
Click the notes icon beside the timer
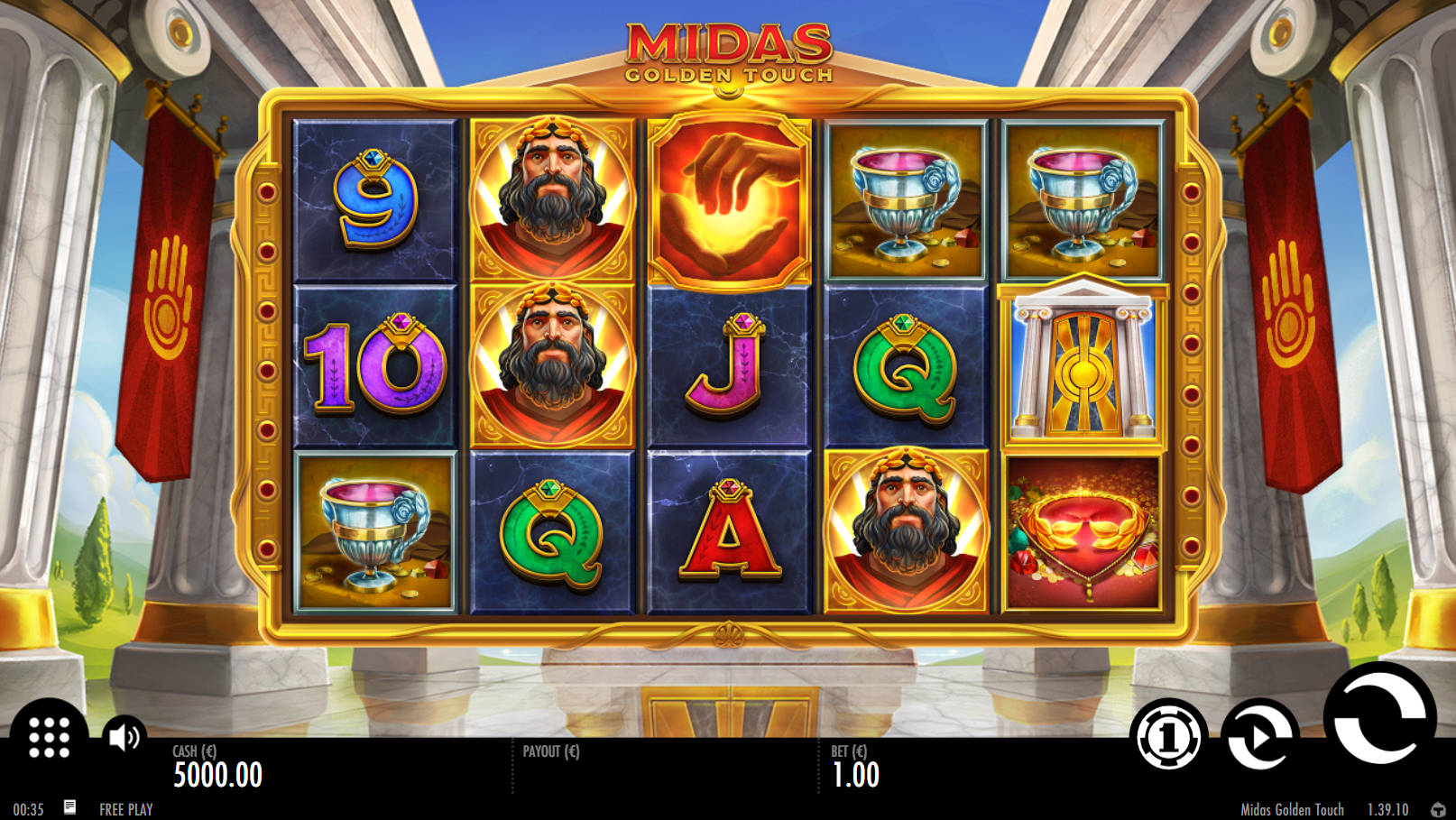click(72, 807)
